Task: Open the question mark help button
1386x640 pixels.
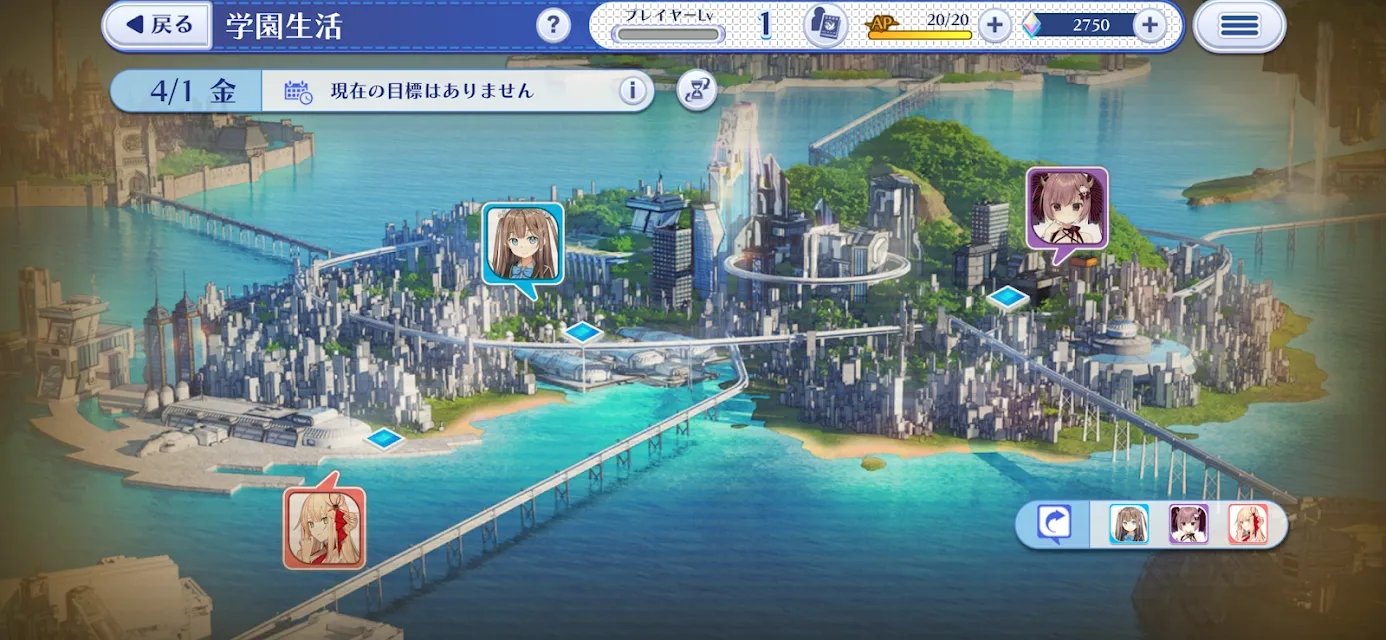Action: point(553,25)
